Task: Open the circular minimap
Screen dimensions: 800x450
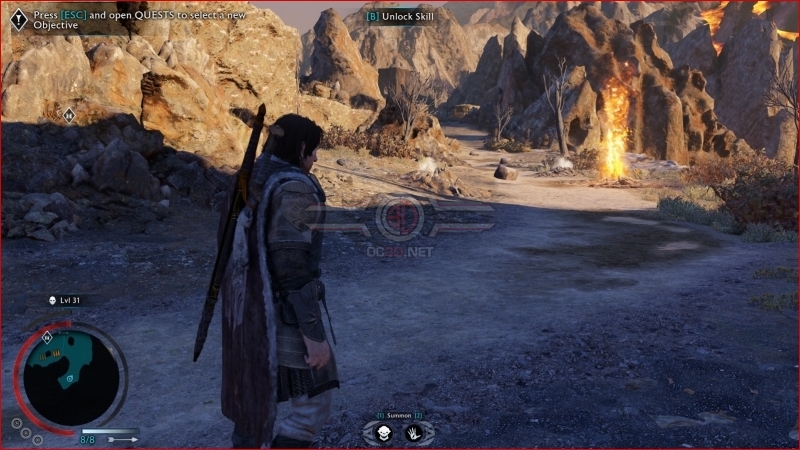Action: pyautogui.click(x=70, y=375)
